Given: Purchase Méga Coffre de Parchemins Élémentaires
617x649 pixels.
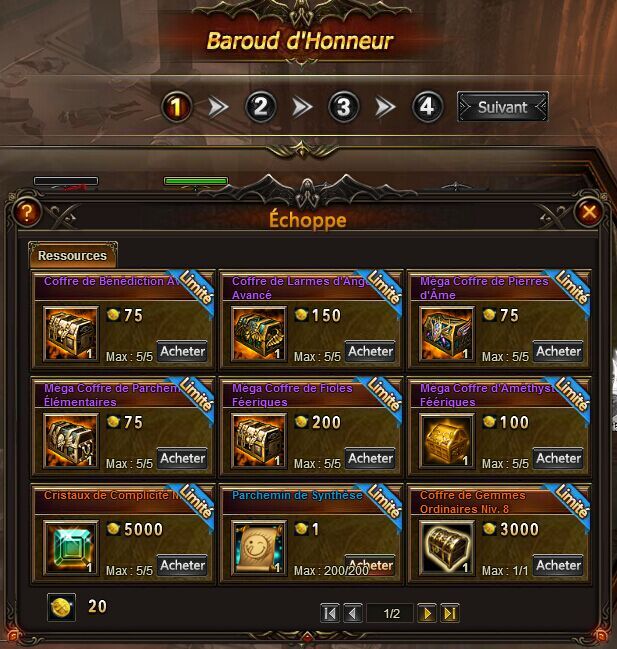Looking at the screenshot, I should (182, 458).
